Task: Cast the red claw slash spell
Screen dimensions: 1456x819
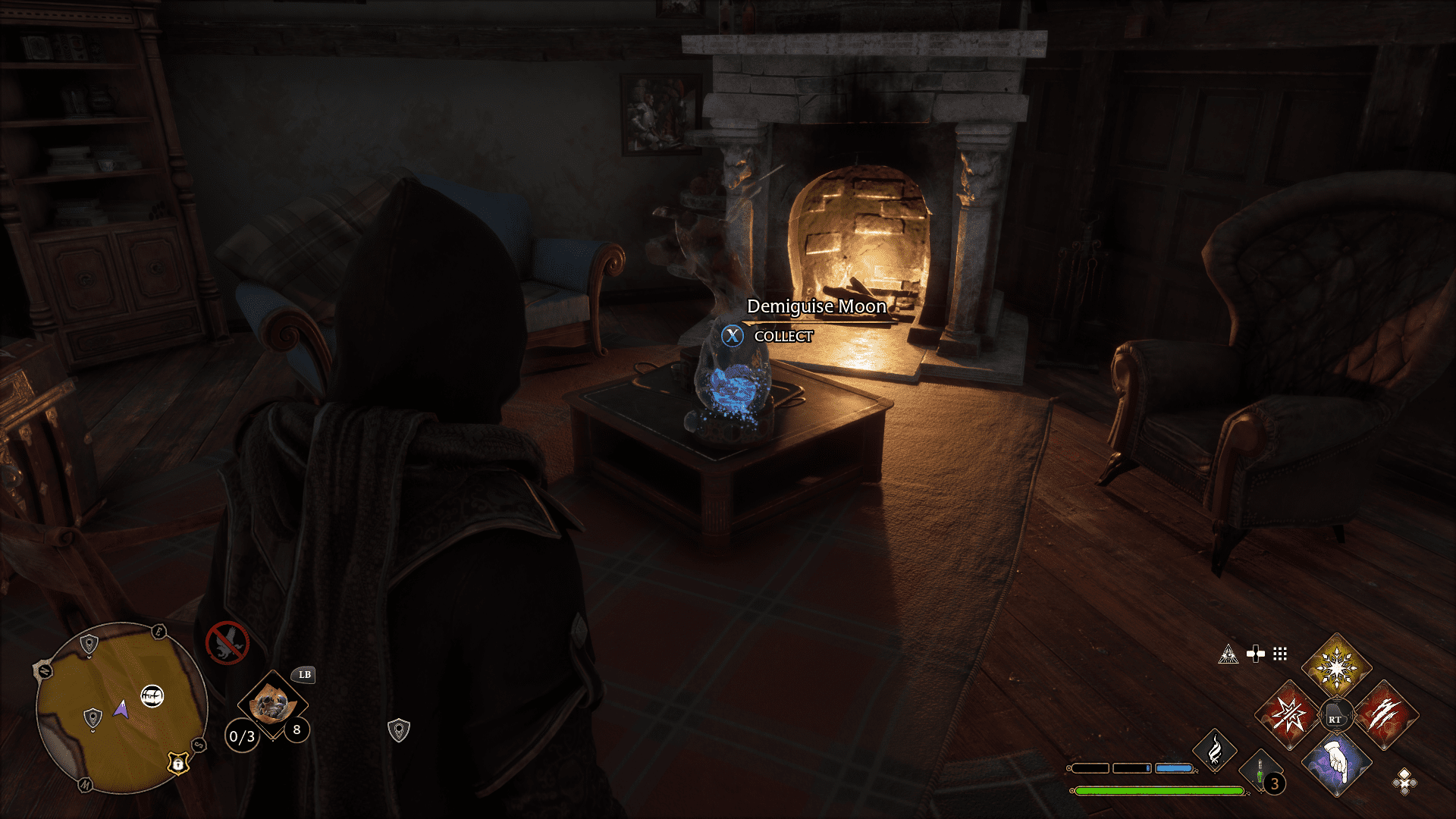Action: point(1384,715)
